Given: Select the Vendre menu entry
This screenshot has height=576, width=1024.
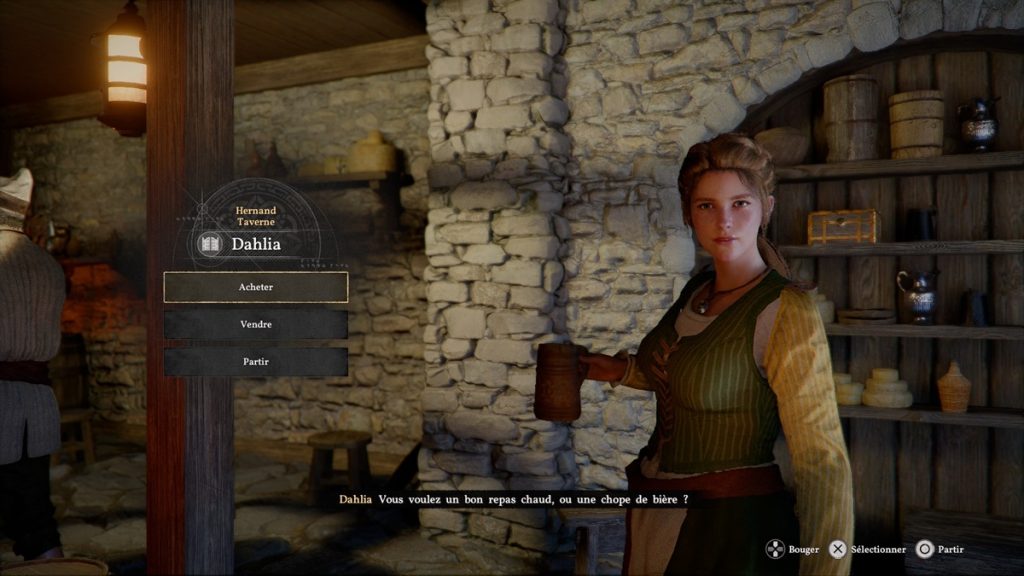Looking at the screenshot, I should [256, 324].
